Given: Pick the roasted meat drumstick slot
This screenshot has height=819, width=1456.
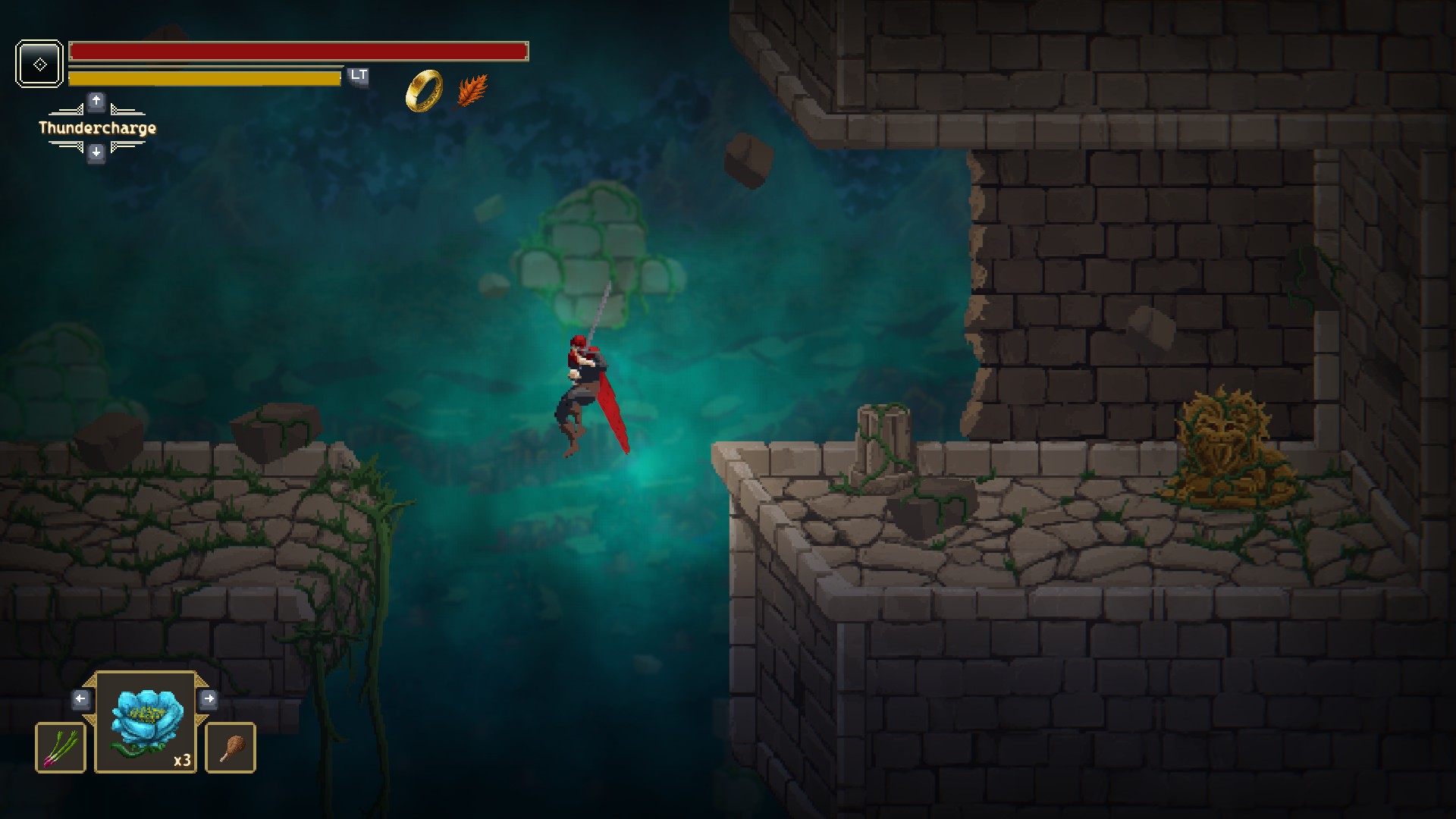Looking at the screenshot, I should click(231, 748).
